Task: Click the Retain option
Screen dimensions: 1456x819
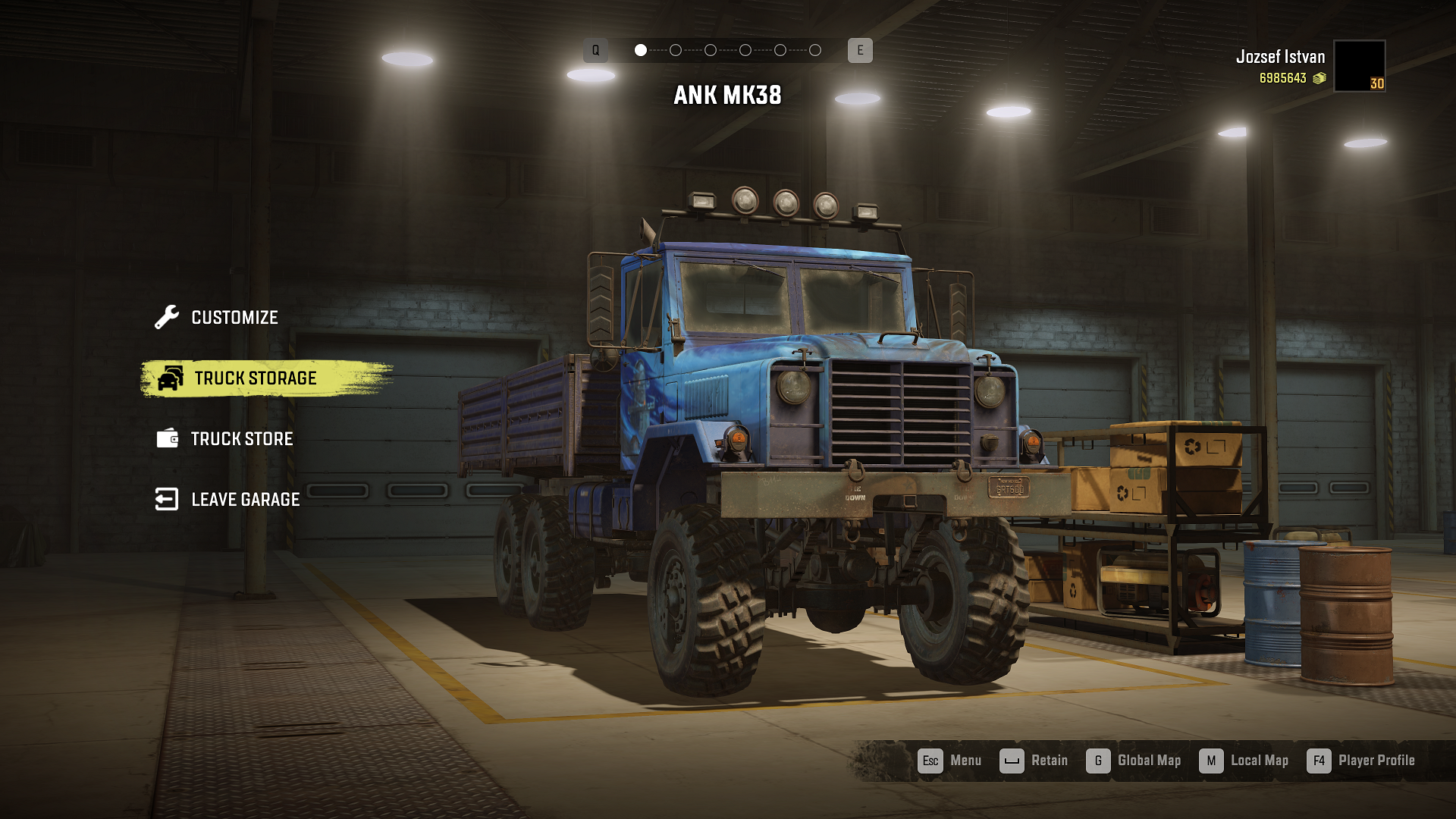Action: point(1034,761)
